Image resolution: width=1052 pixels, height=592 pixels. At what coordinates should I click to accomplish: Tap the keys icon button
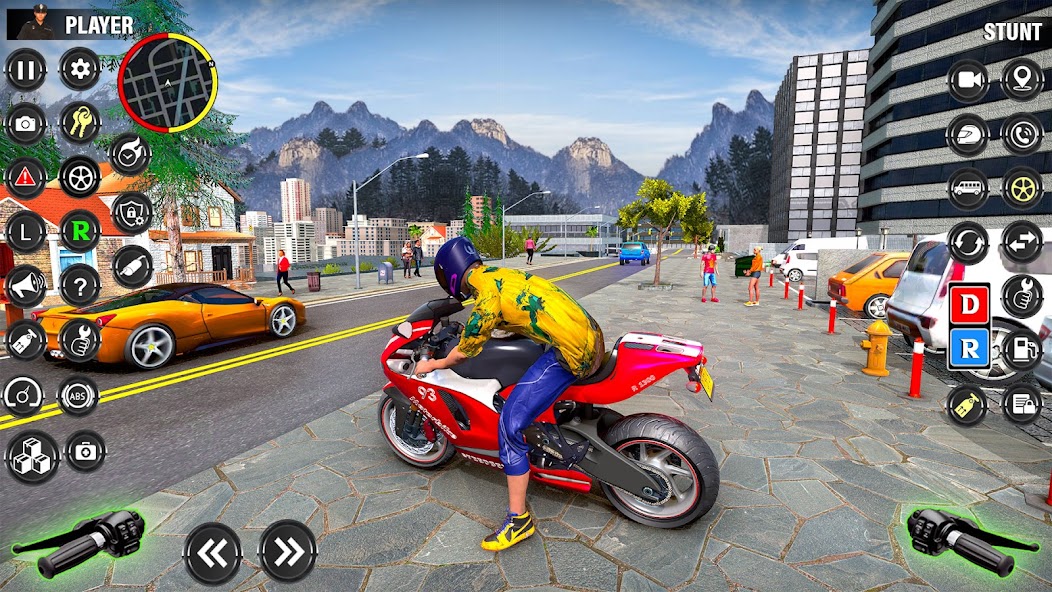80,123
